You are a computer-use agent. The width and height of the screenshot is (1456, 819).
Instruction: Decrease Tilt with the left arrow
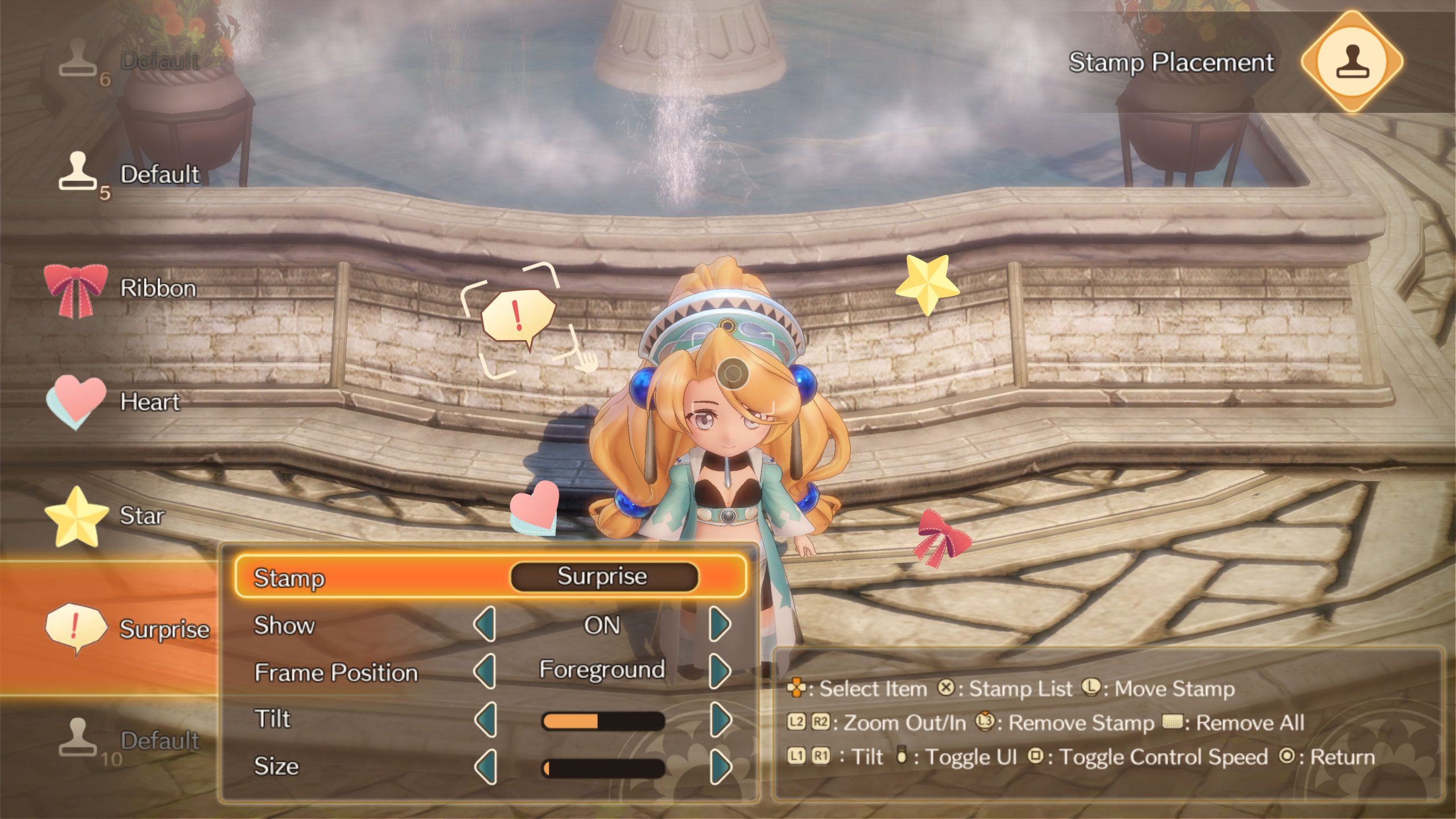coord(485,719)
